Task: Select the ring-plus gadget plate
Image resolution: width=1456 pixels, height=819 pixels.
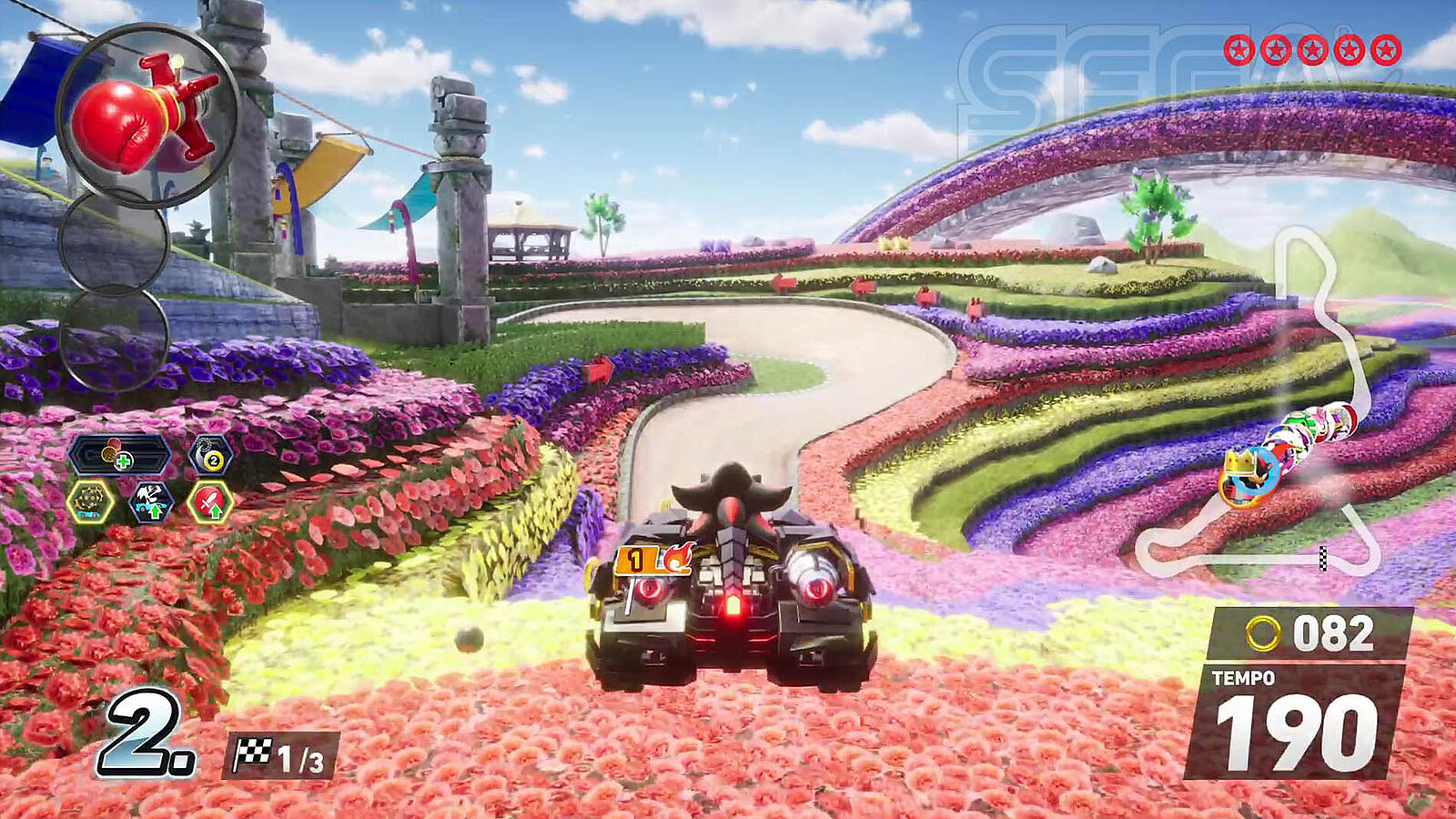Action: point(120,455)
